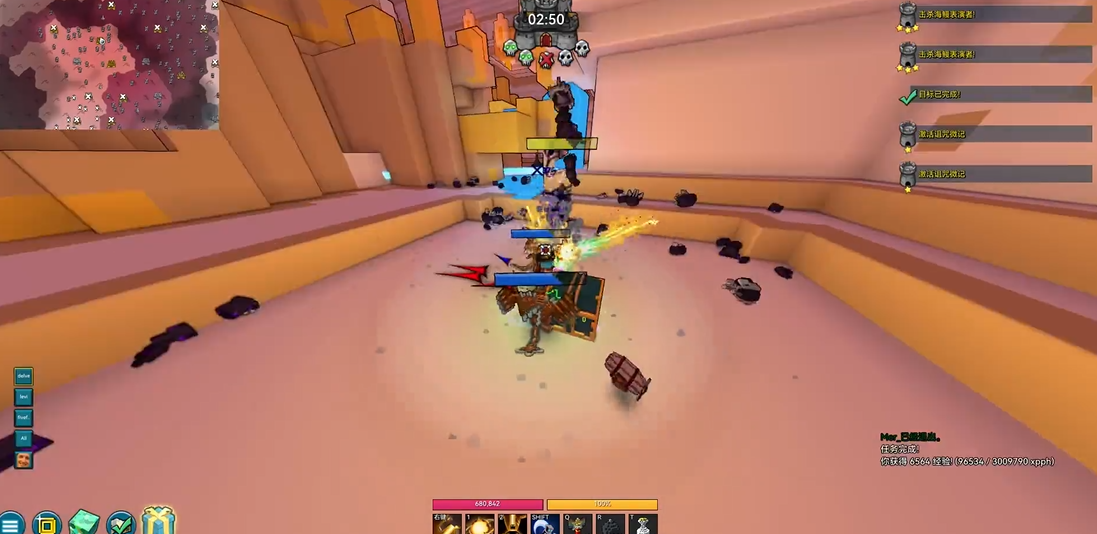
Task: Open the green checkmark tasks icon
Action: pos(121,523)
